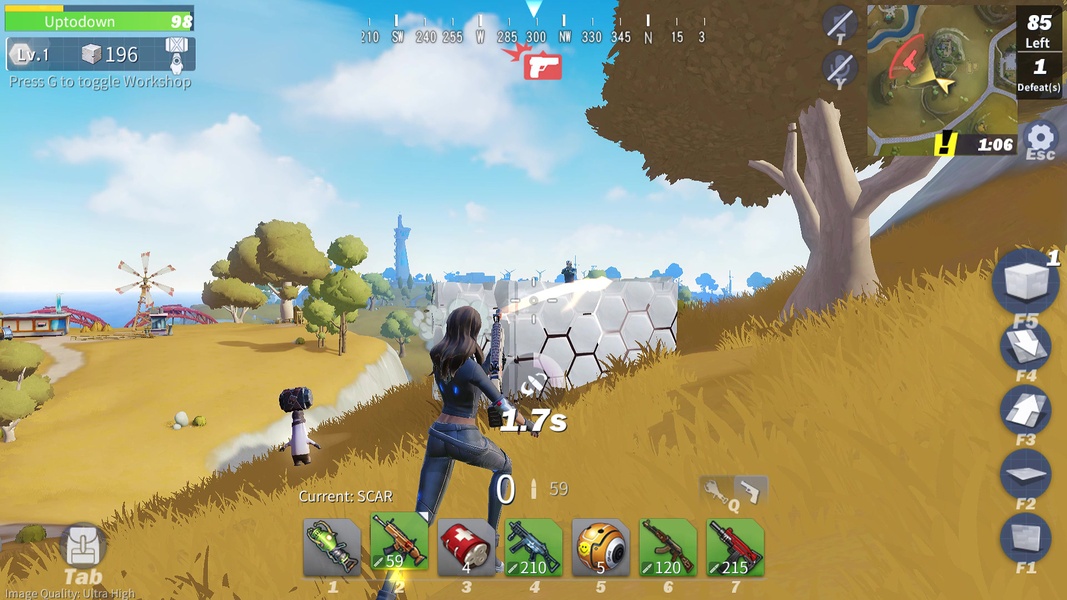Toggle between build tool and weapon mode
The width and height of the screenshot is (1067, 600).
pyautogui.click(x=734, y=491)
